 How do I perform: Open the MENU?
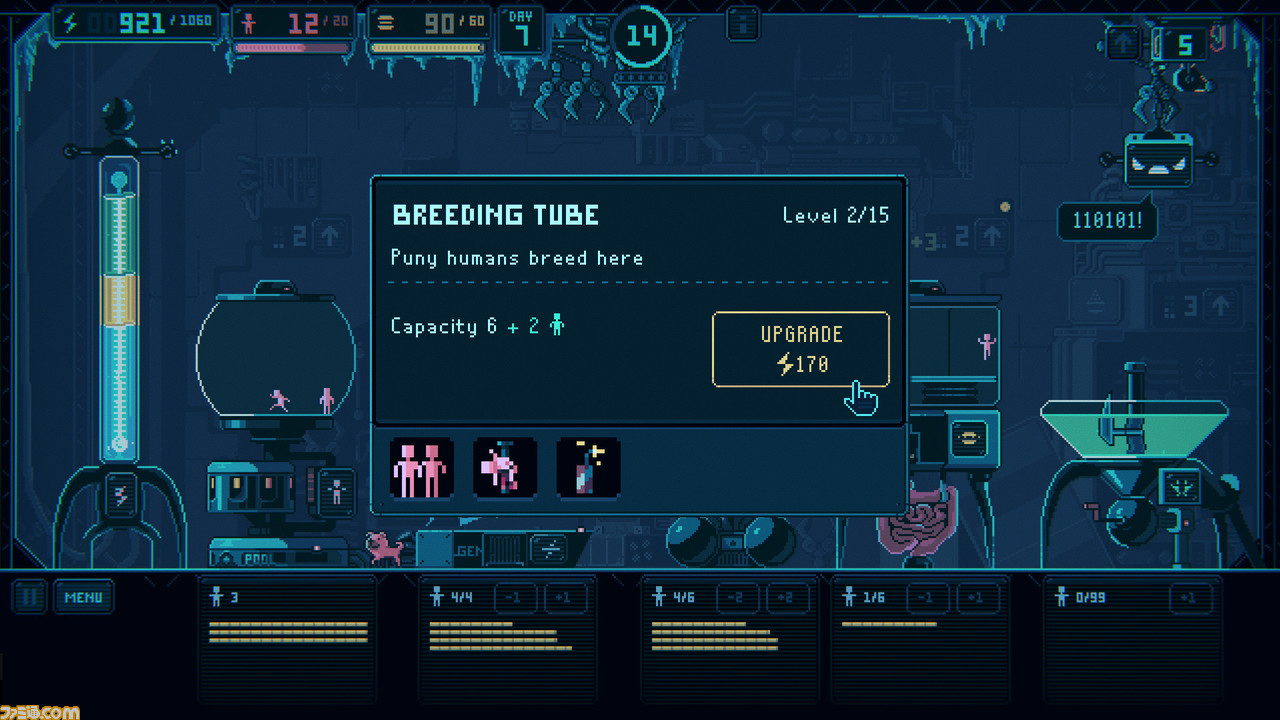[x=83, y=598]
